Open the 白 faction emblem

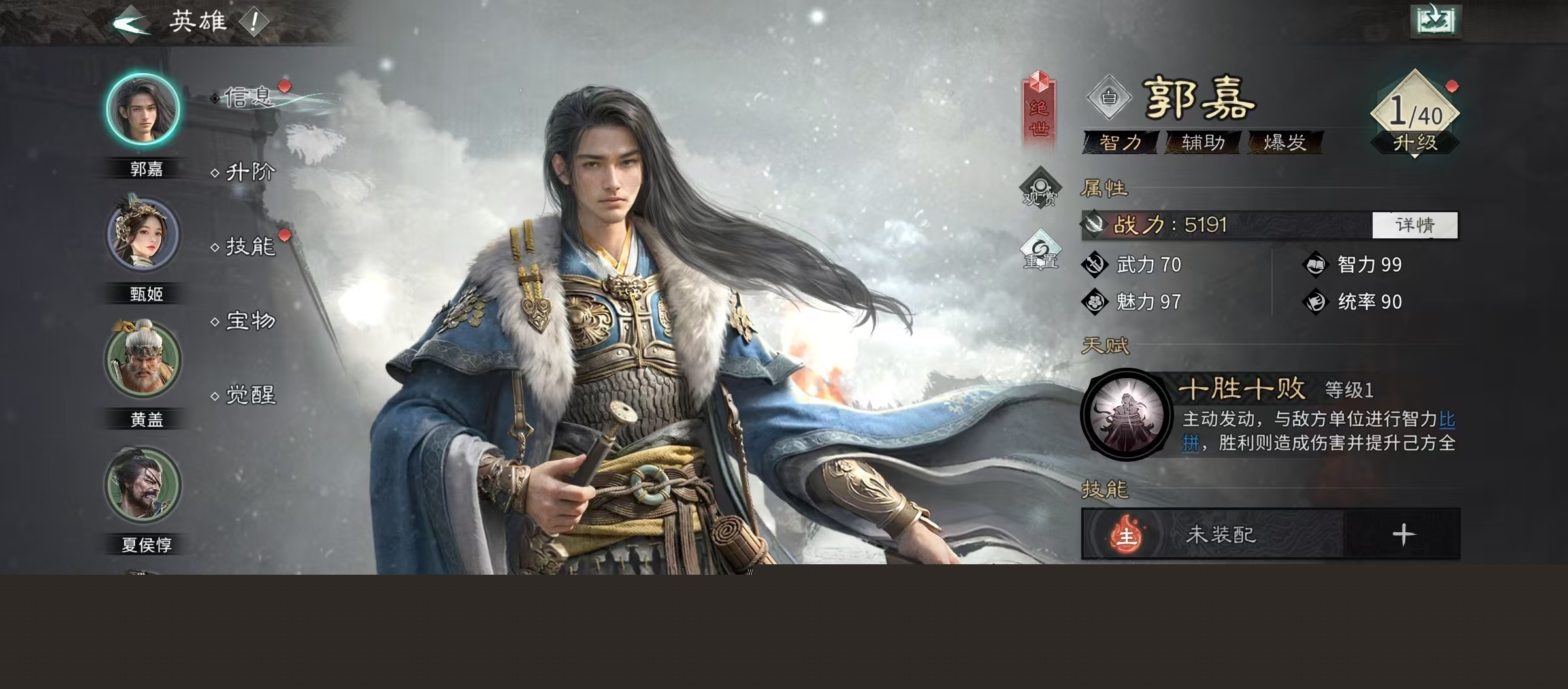pyautogui.click(x=1109, y=98)
